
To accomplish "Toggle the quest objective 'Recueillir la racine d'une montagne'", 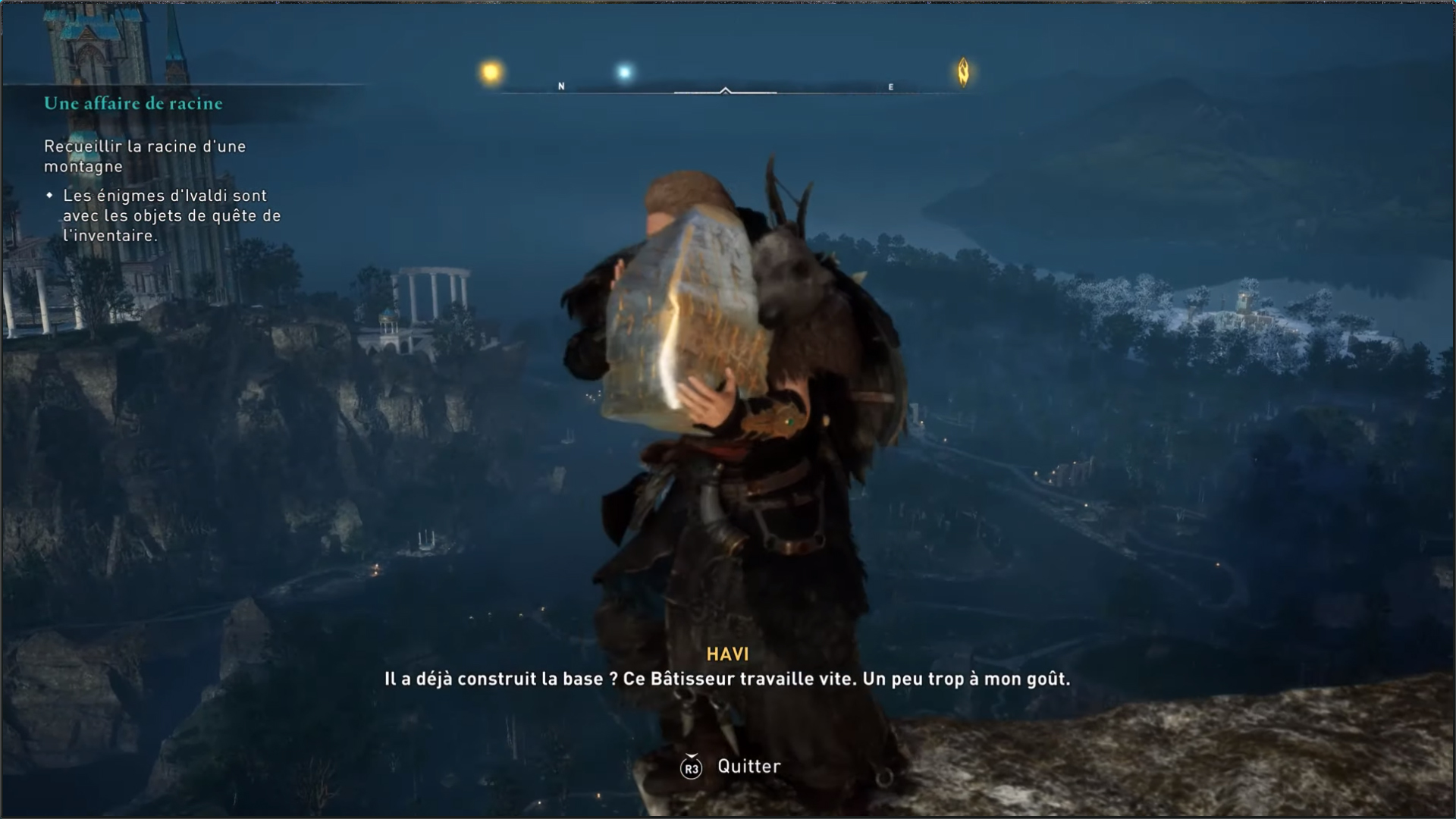I will point(144,155).
